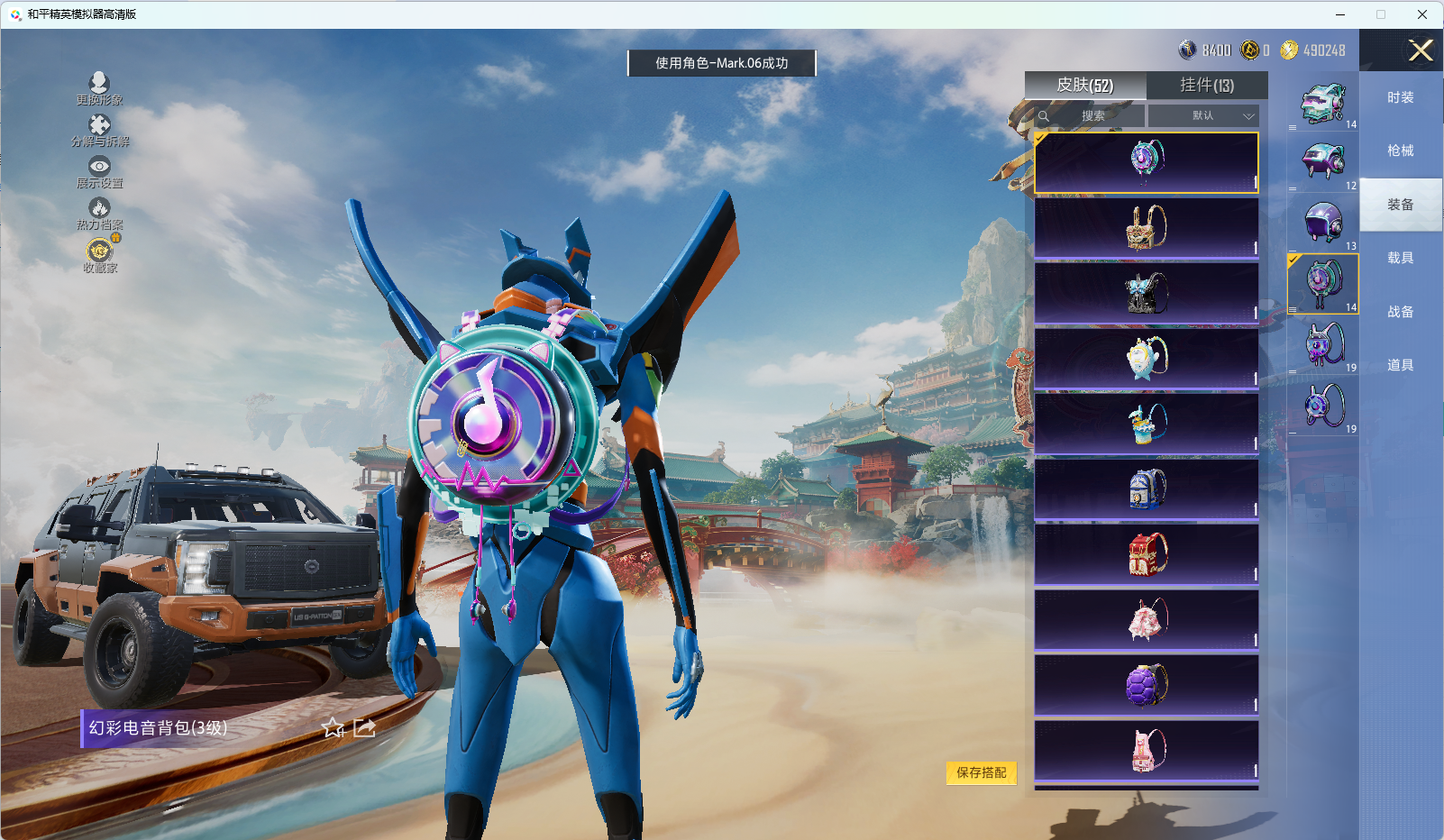Switch to the 挂件 (13) tab
The height and width of the screenshot is (840, 1444).
point(1207,85)
